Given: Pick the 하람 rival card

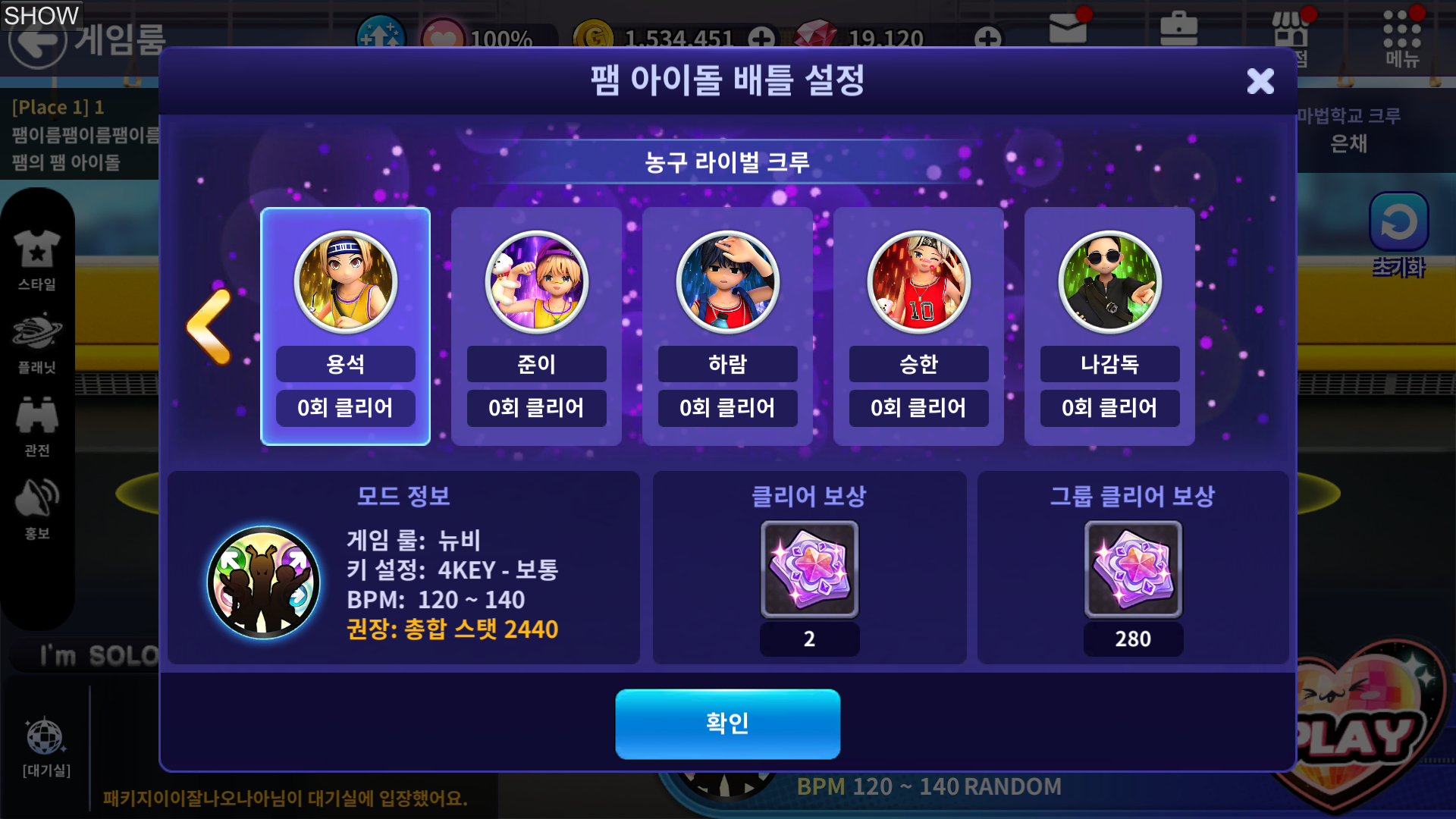Looking at the screenshot, I should click(x=727, y=326).
